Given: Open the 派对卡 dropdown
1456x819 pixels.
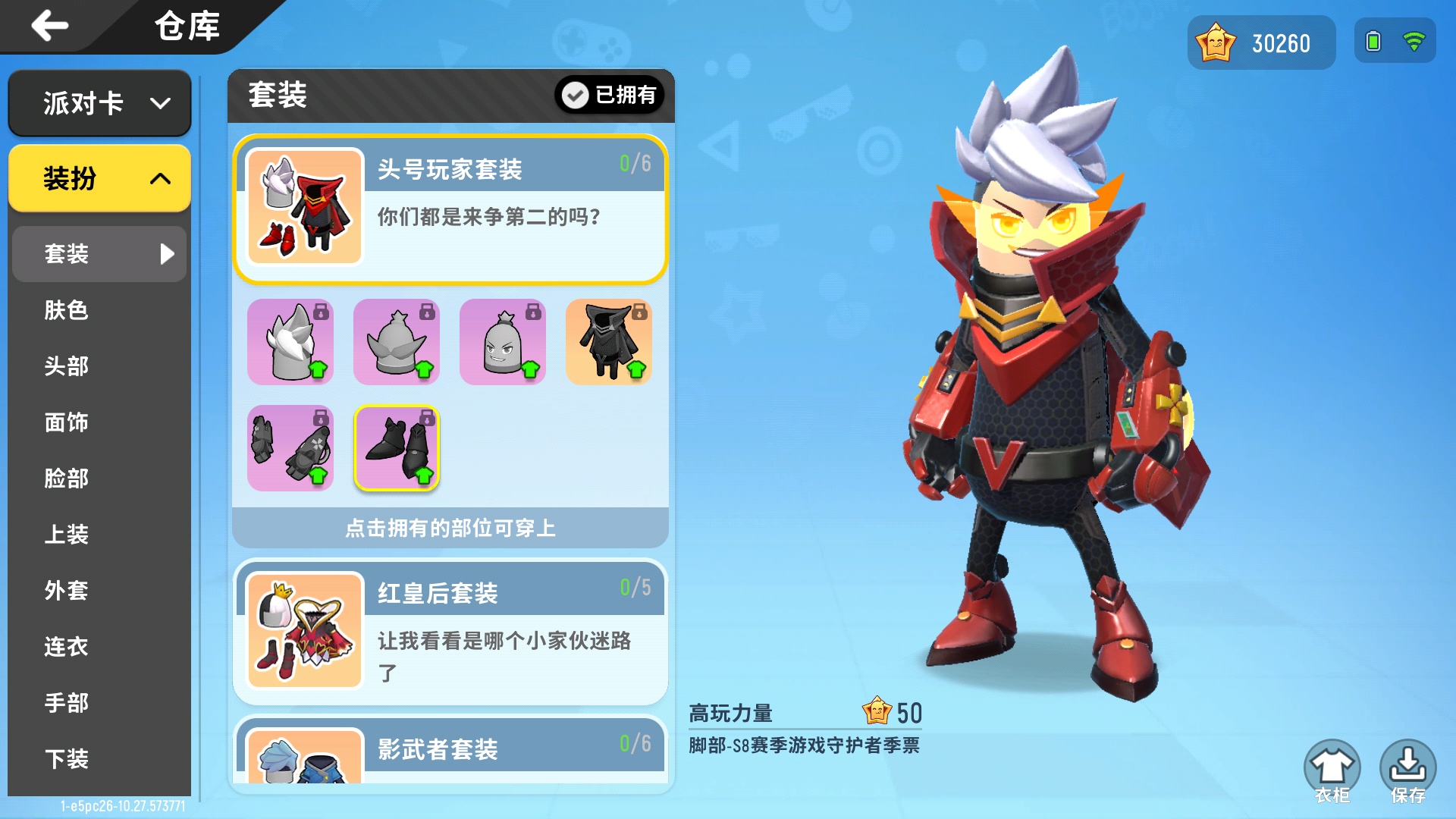Looking at the screenshot, I should tap(99, 103).
